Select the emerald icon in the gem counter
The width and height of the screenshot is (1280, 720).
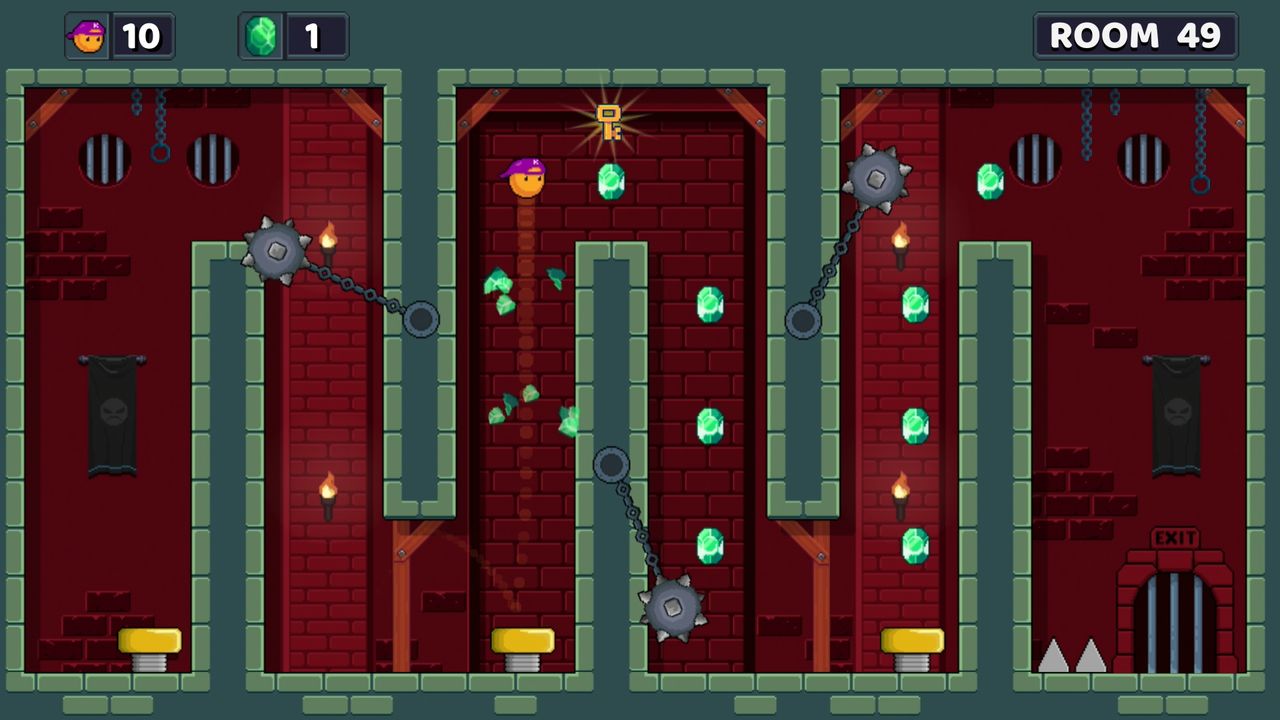click(260, 36)
